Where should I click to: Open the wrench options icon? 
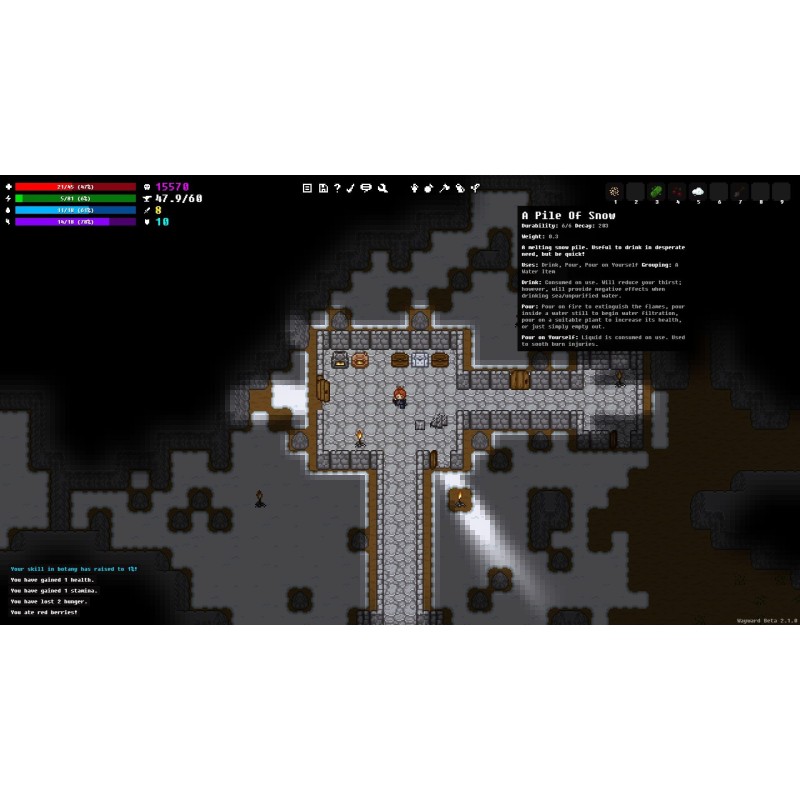point(382,187)
